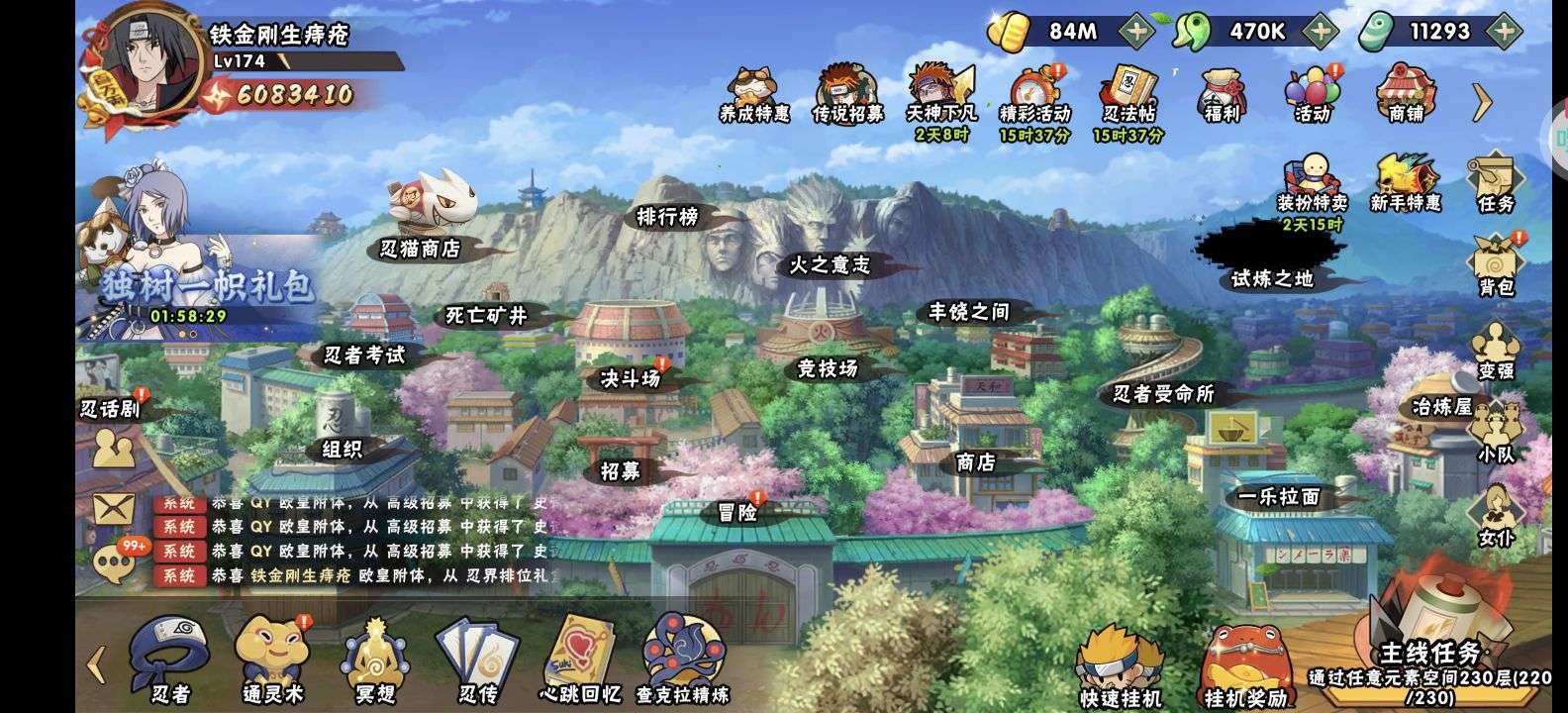Enter the 决斗场 duel arena
Viewport: 1568px width, 713px height.
click(631, 378)
